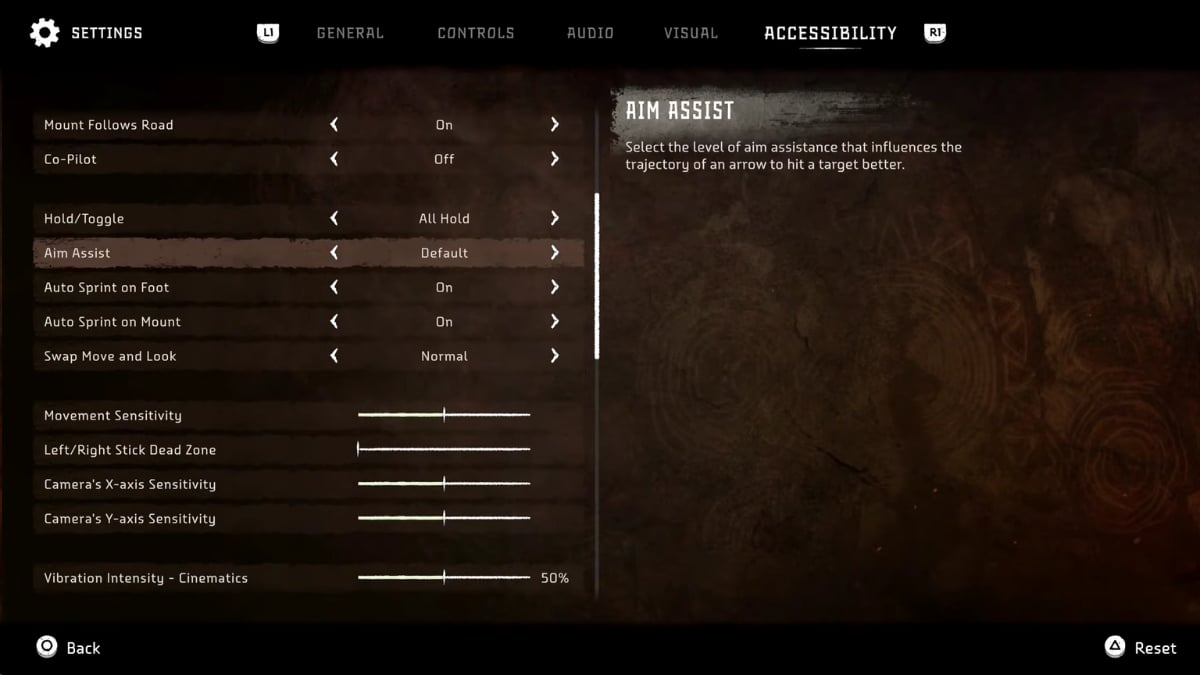The height and width of the screenshot is (675, 1200).
Task: Click the settings list scrollbar
Action: (x=597, y=275)
